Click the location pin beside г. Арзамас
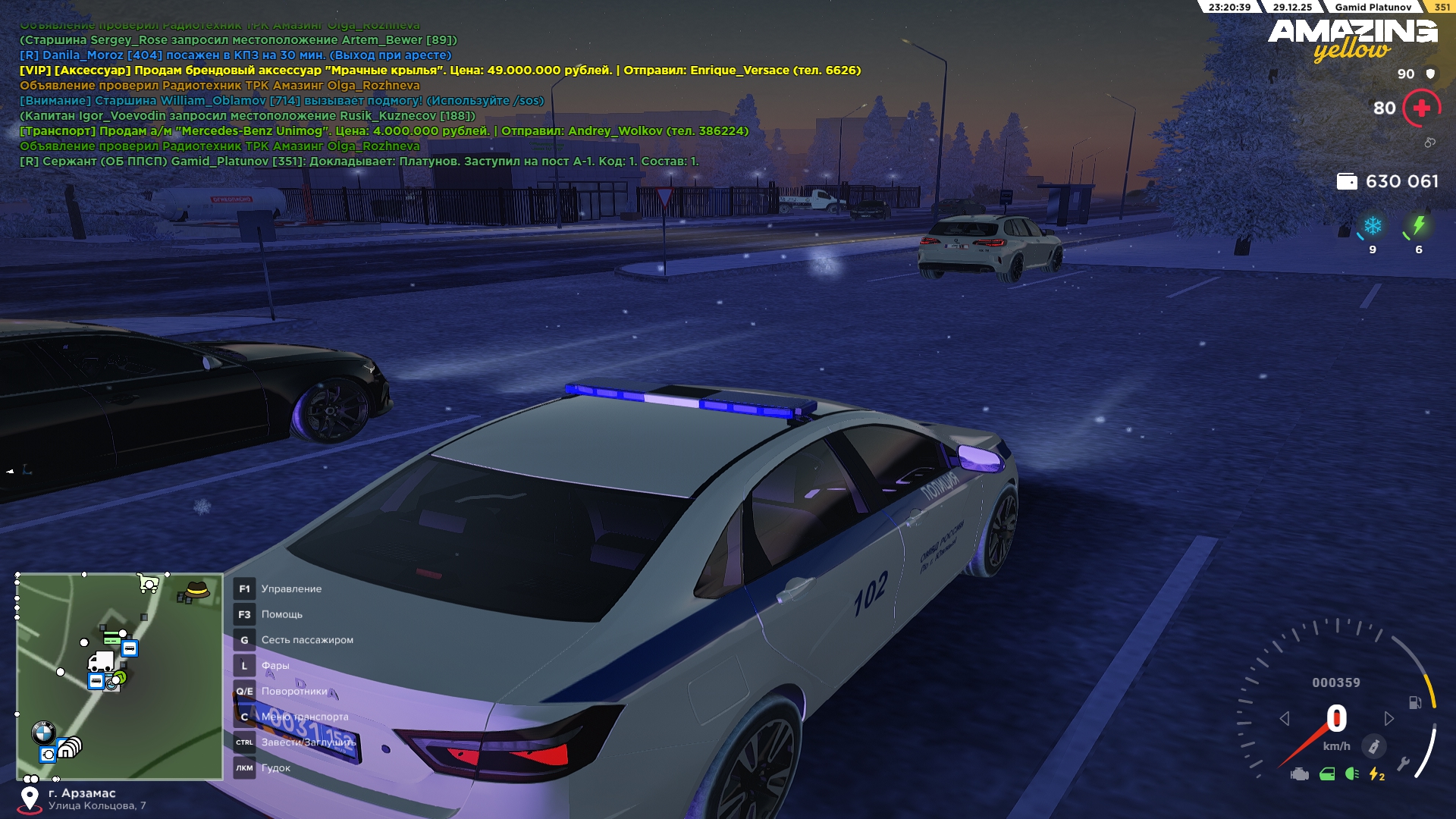 pyautogui.click(x=30, y=799)
